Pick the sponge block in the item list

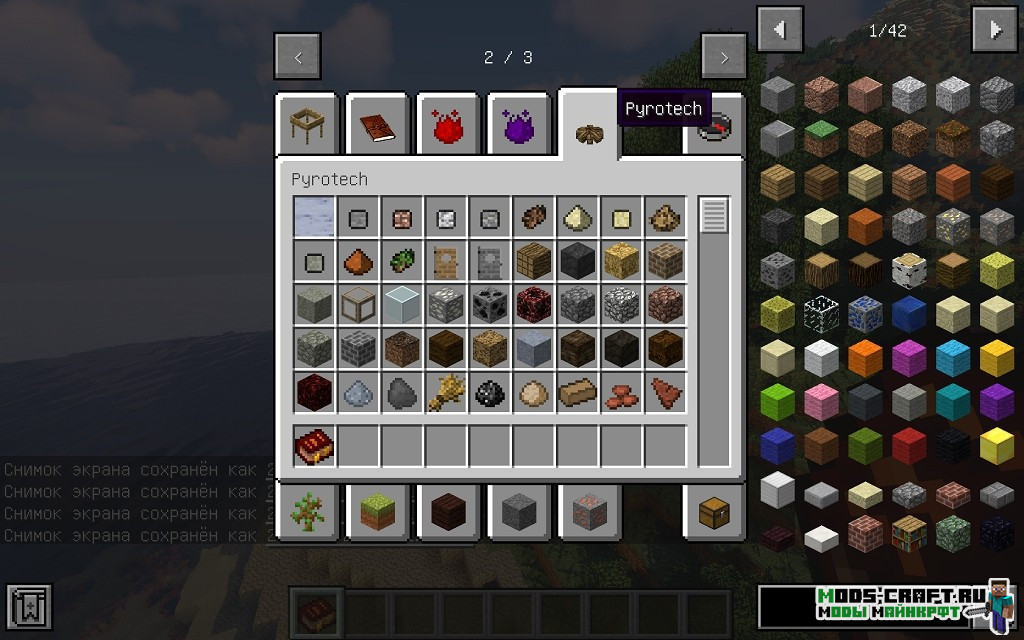click(x=997, y=269)
